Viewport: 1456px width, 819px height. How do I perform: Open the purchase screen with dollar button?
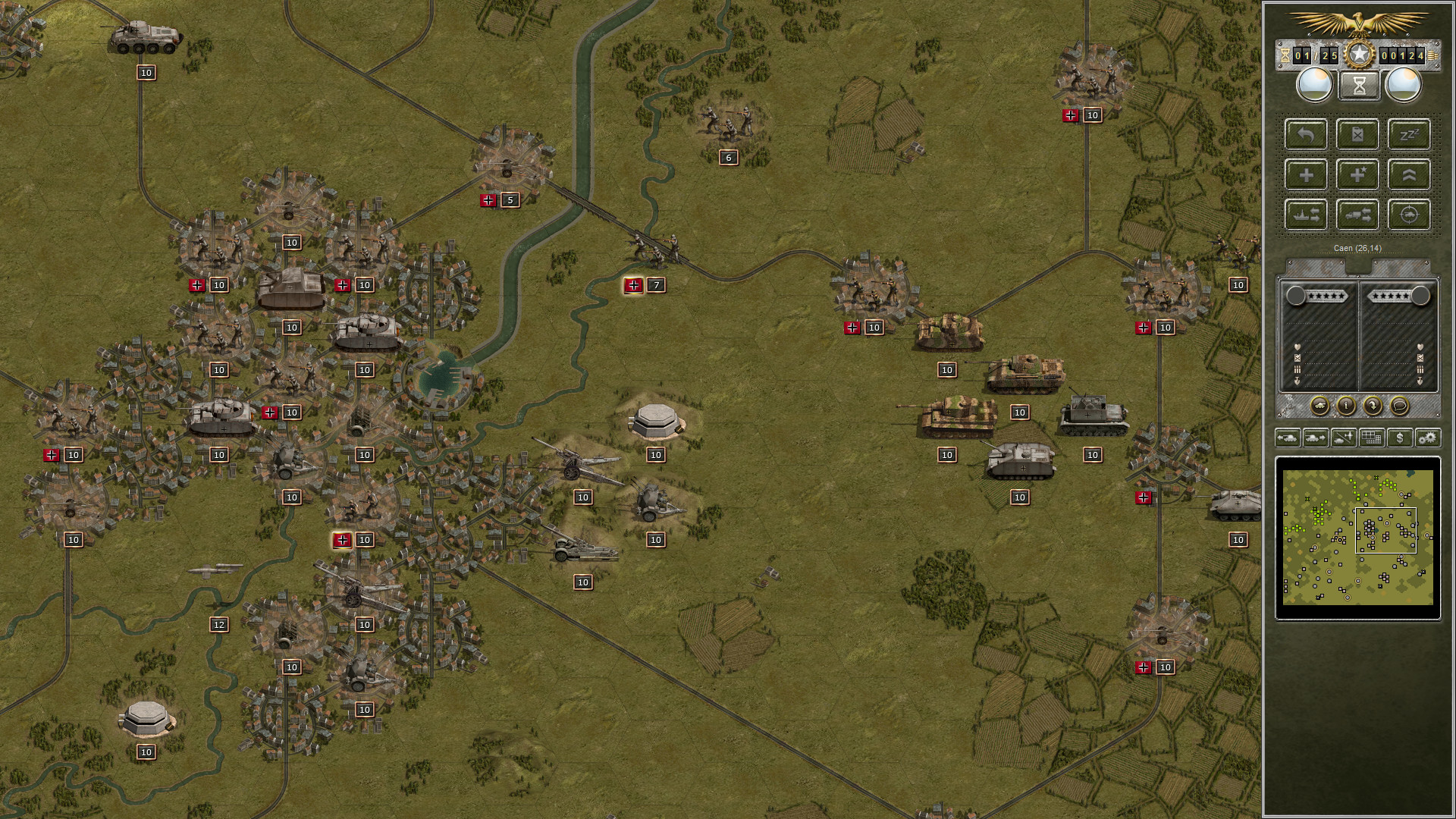[1400, 438]
